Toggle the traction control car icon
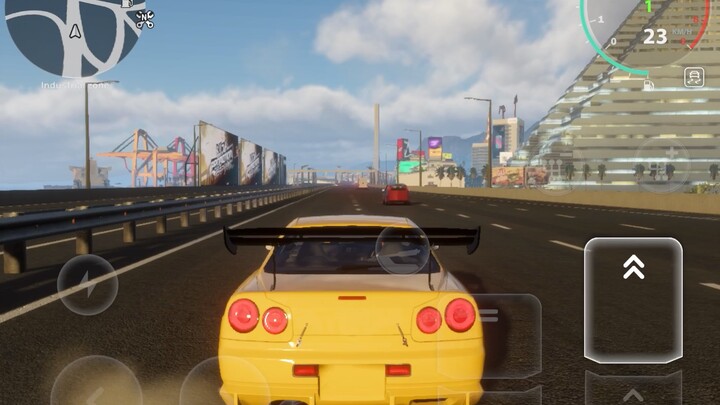This screenshot has width=720, height=405. click(x=693, y=76)
